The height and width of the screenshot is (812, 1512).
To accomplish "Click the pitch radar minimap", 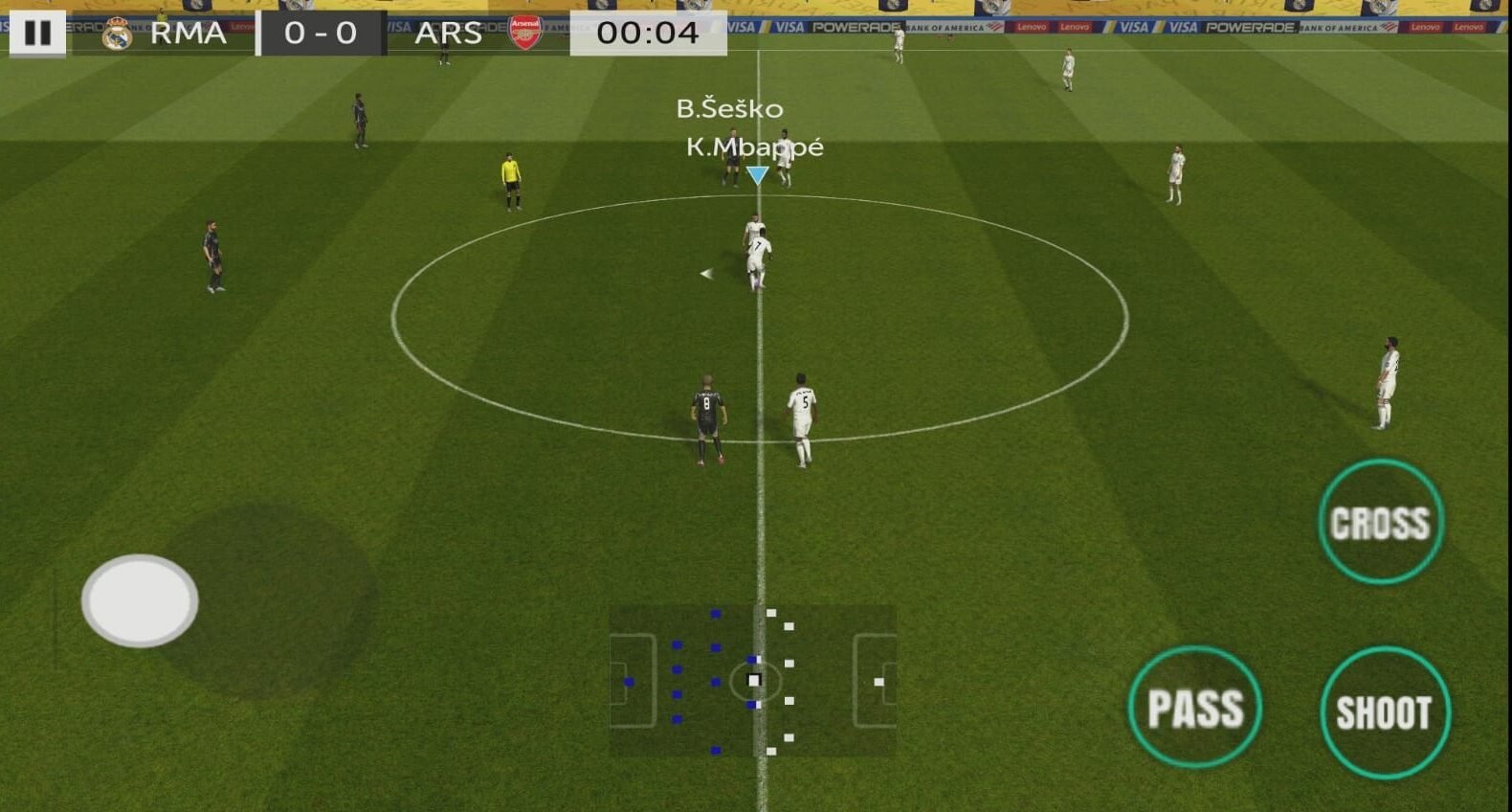I will [x=753, y=681].
